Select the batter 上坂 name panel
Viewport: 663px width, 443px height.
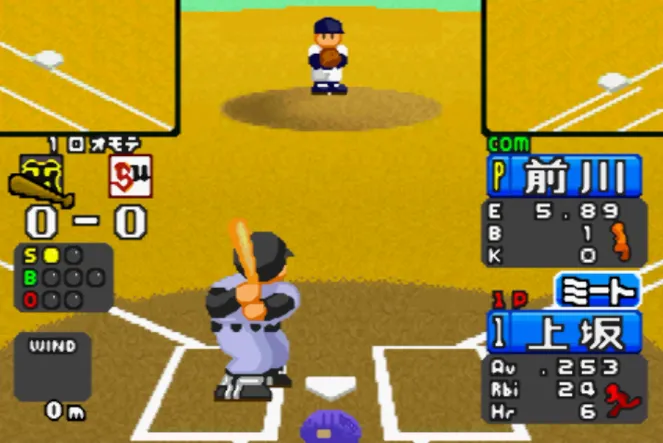point(564,331)
